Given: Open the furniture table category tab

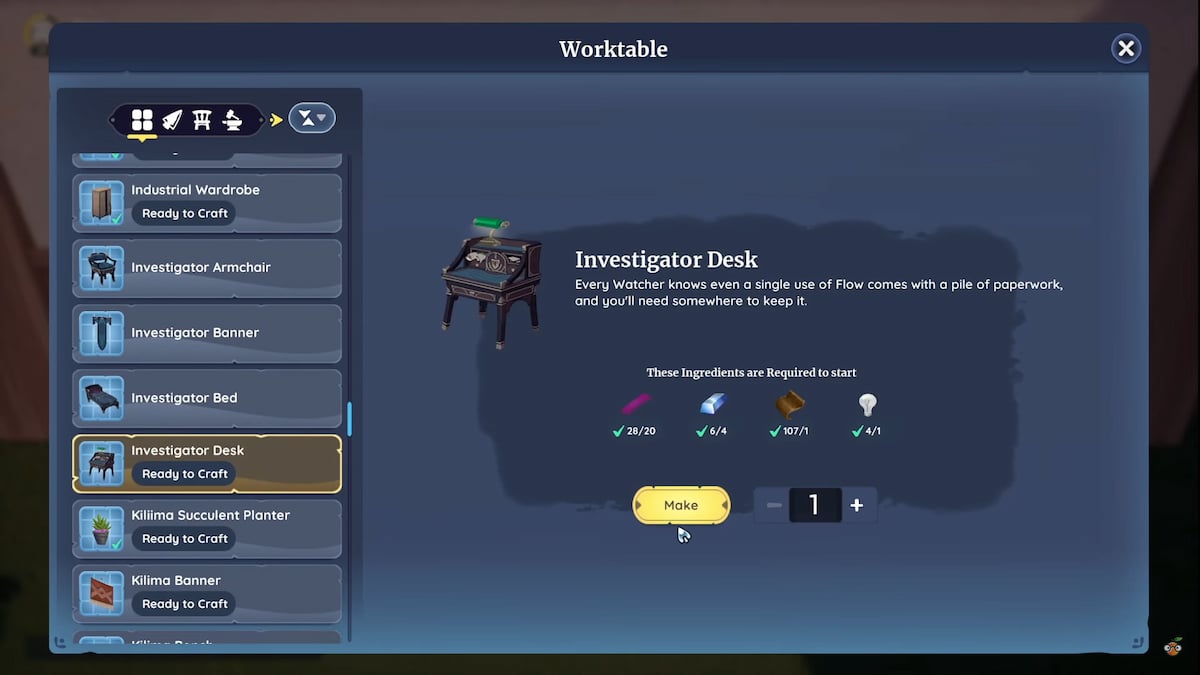Looking at the screenshot, I should (x=202, y=120).
